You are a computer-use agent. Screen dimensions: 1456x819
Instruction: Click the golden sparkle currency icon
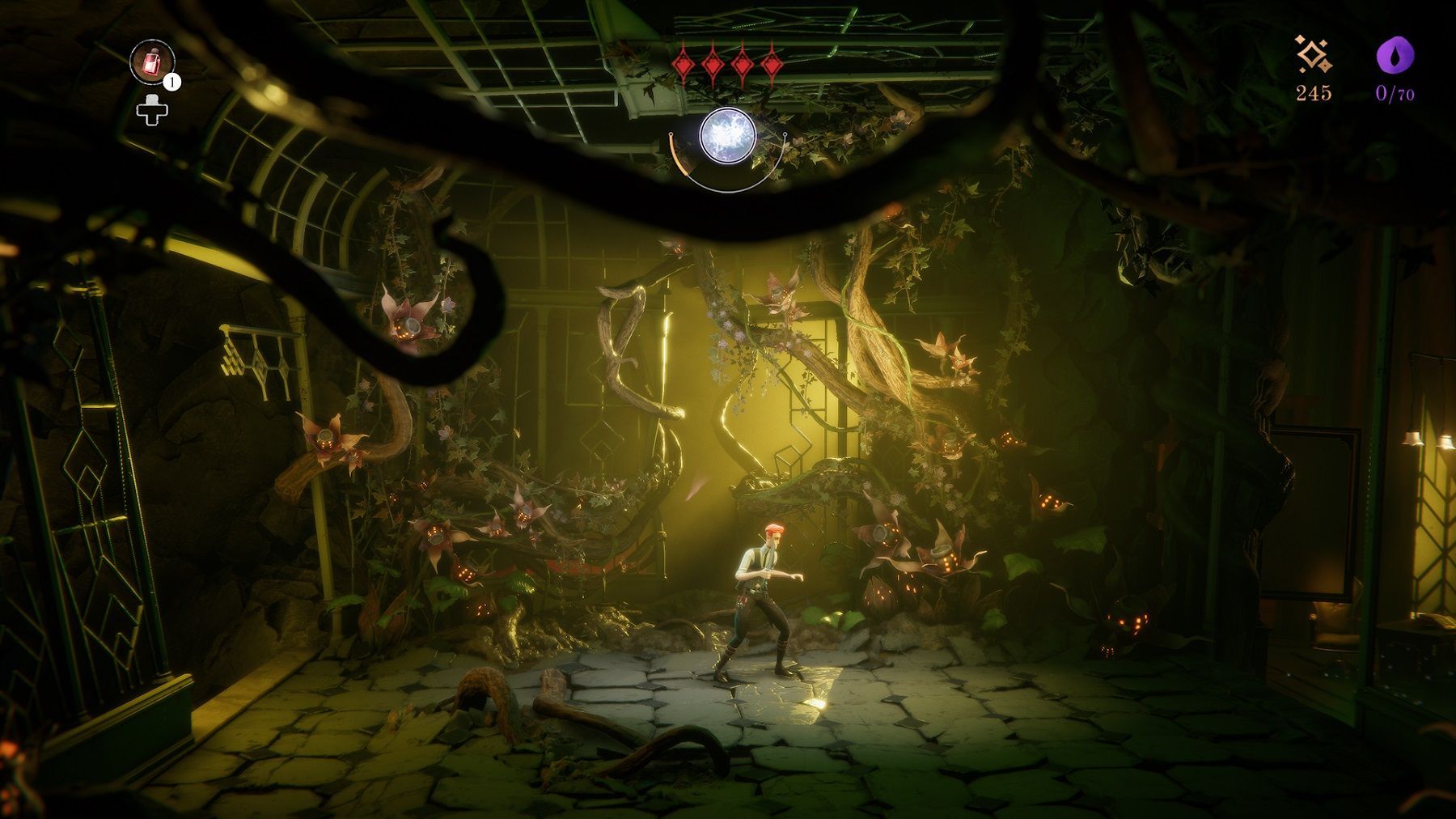(x=1313, y=55)
